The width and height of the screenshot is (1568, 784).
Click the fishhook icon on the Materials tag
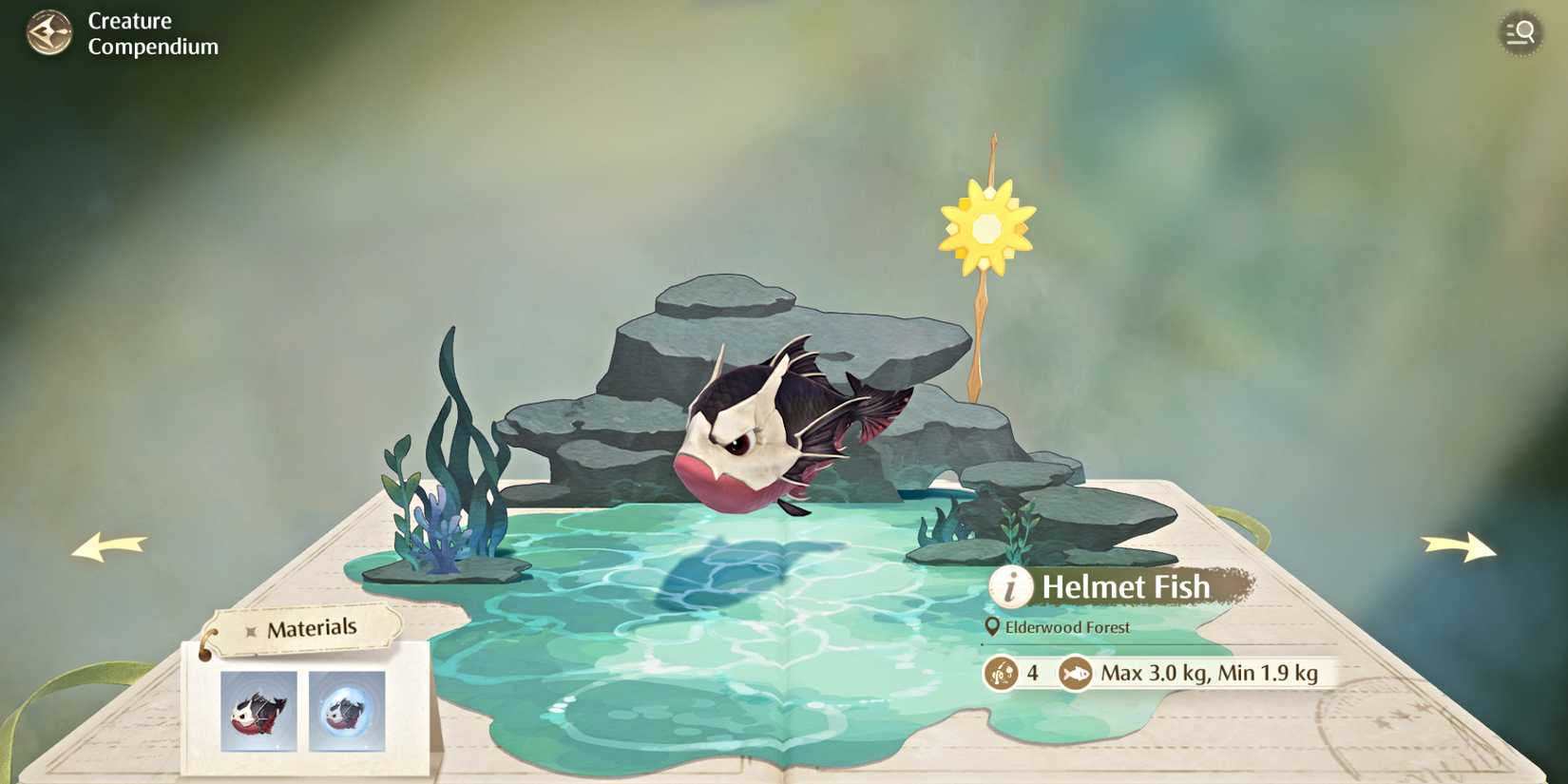pyautogui.click(x=250, y=629)
